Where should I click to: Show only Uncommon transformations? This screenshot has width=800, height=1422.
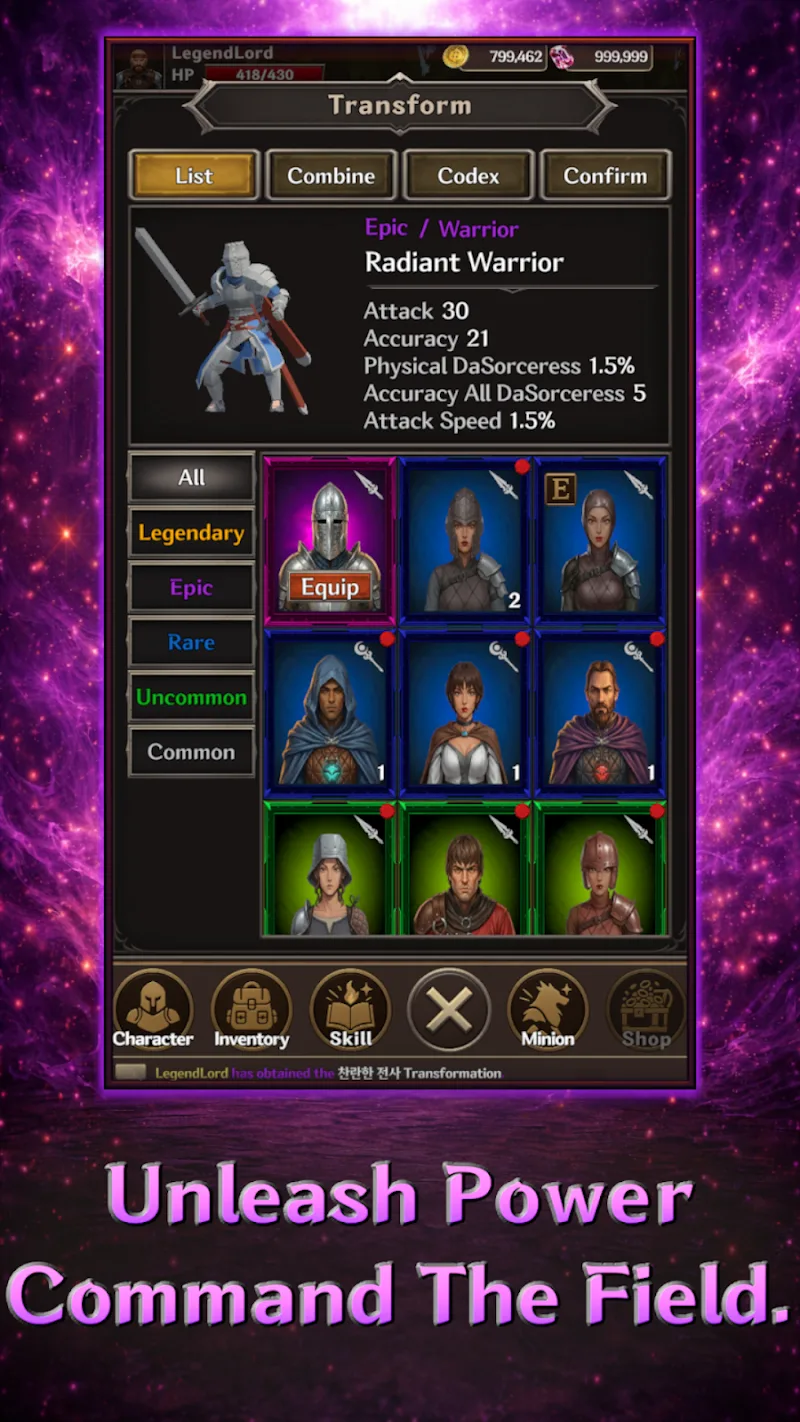(x=191, y=698)
